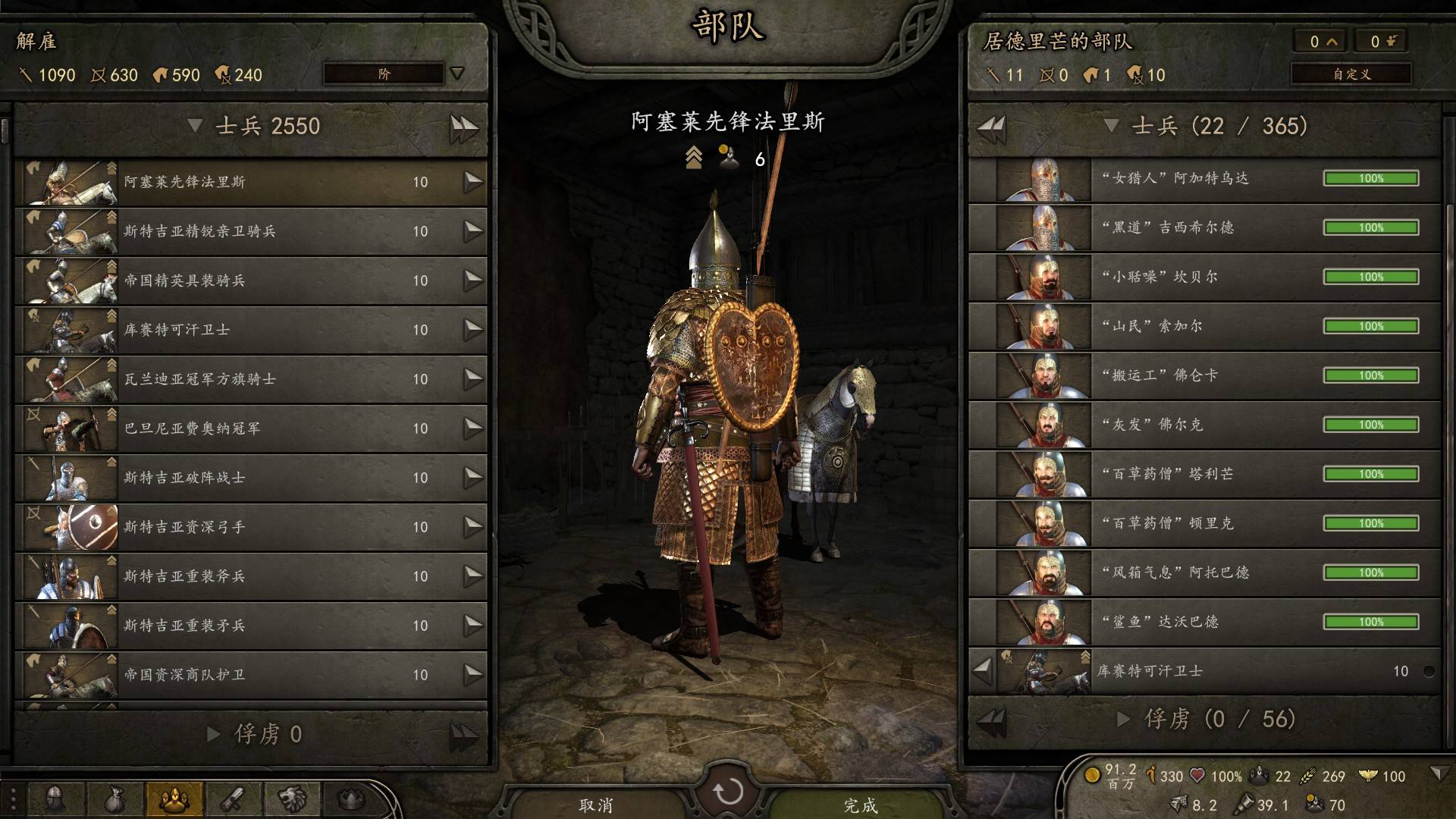Expand the left 俘虏 0 section
The height and width of the screenshot is (819, 1456).
click(214, 734)
